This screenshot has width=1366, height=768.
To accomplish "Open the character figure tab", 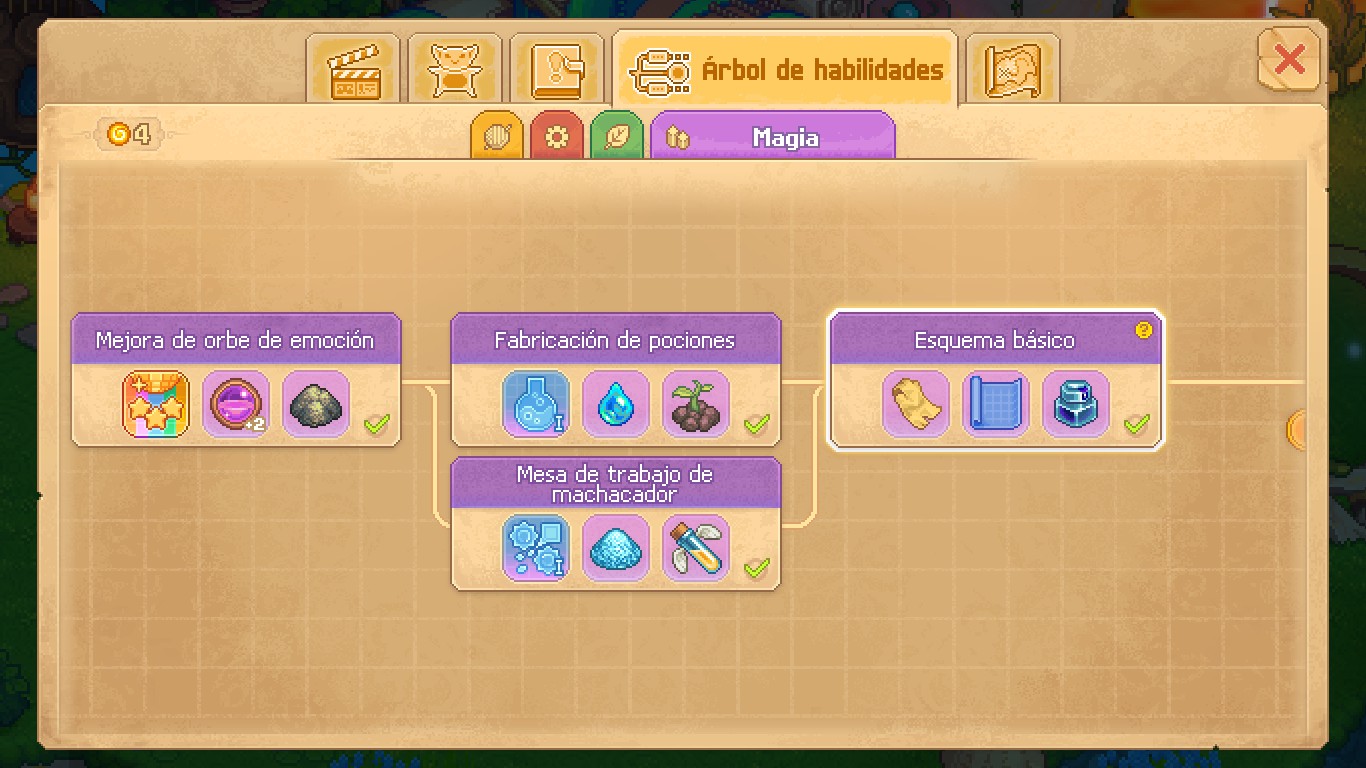I will click(455, 69).
